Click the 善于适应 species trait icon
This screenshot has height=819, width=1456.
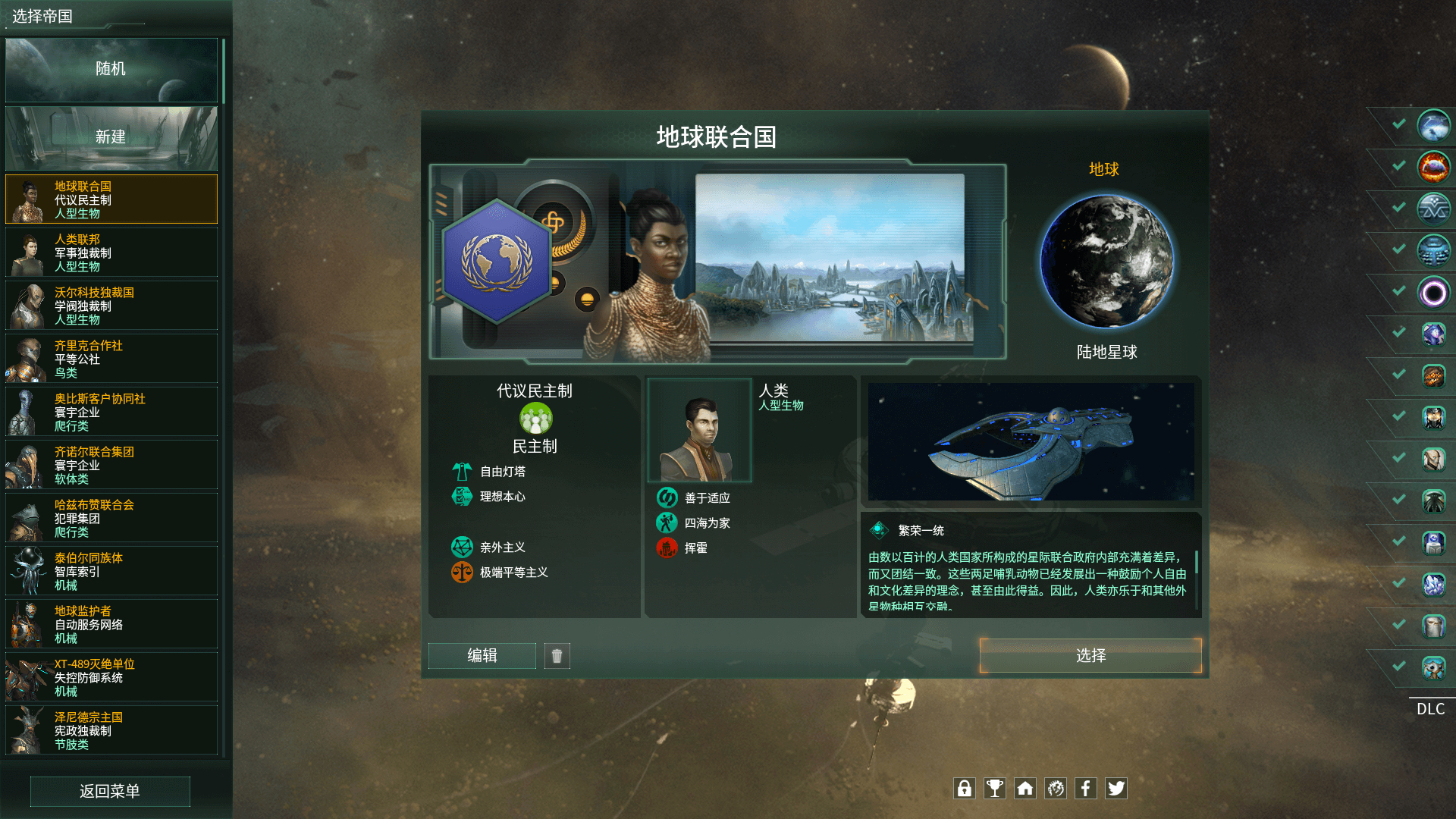[x=667, y=497]
